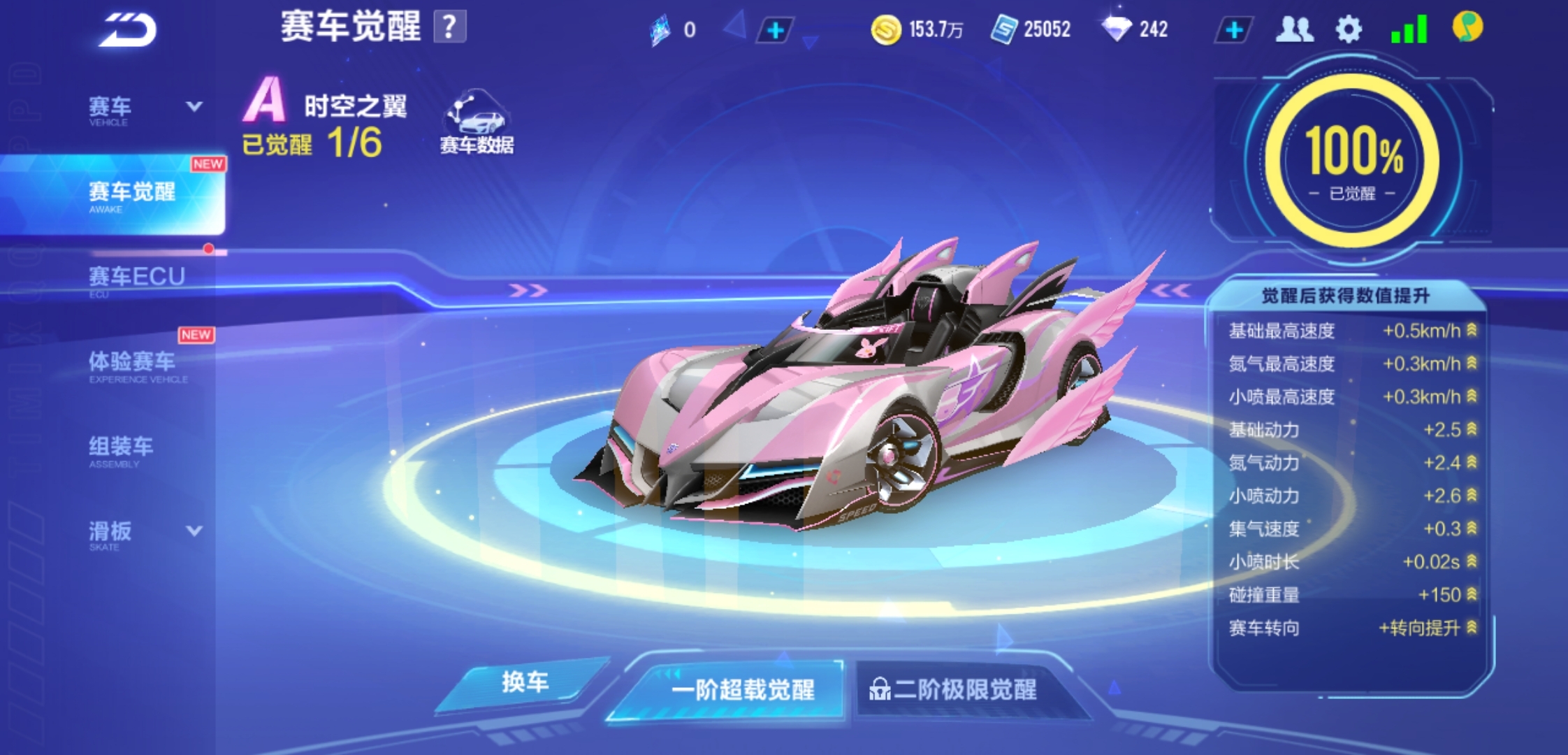The image size is (1568, 755).
Task: Open the 赛车ECU section in the sidebar
Action: pyautogui.click(x=136, y=276)
